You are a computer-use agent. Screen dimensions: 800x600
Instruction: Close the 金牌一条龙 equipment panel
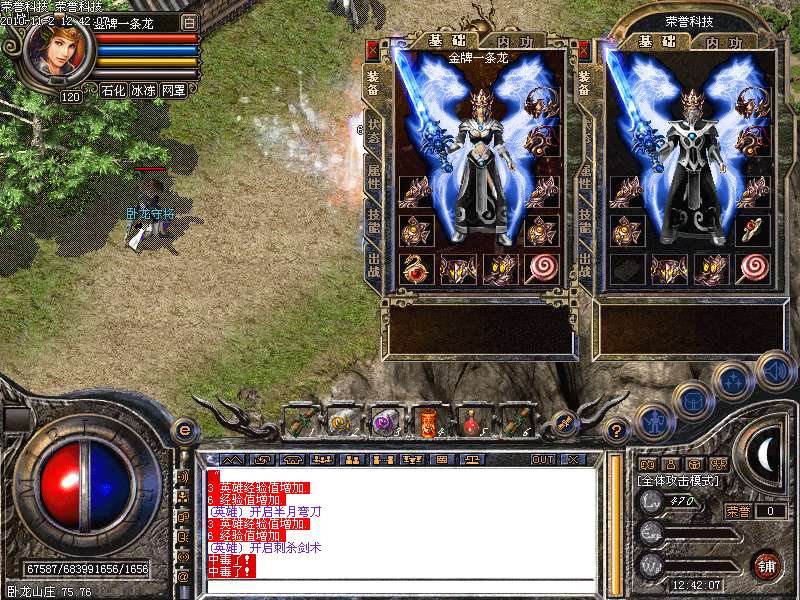373,48
